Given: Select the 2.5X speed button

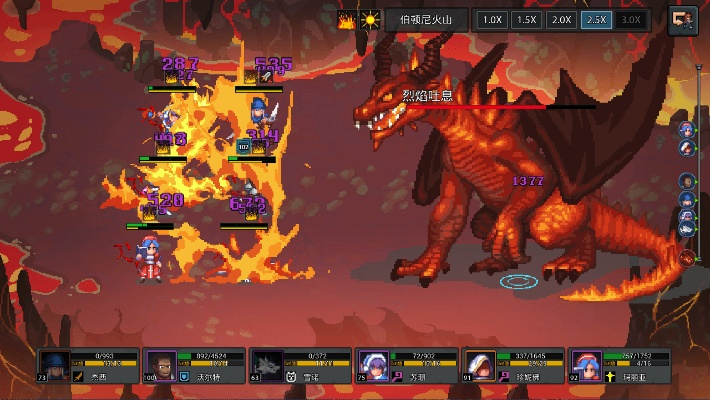Looking at the screenshot, I should click(596, 19).
